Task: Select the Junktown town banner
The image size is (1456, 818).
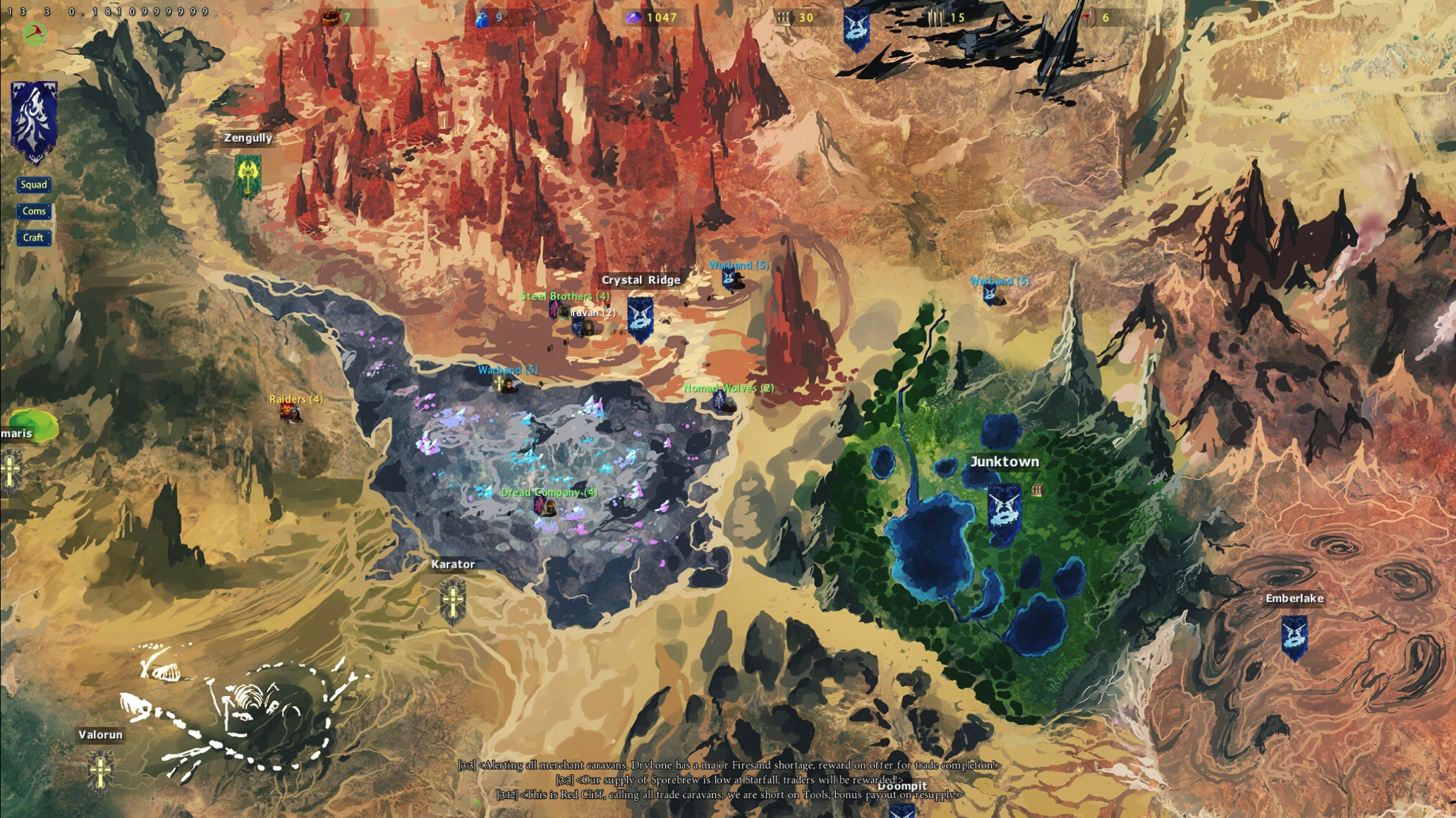Action: pos(1004,513)
